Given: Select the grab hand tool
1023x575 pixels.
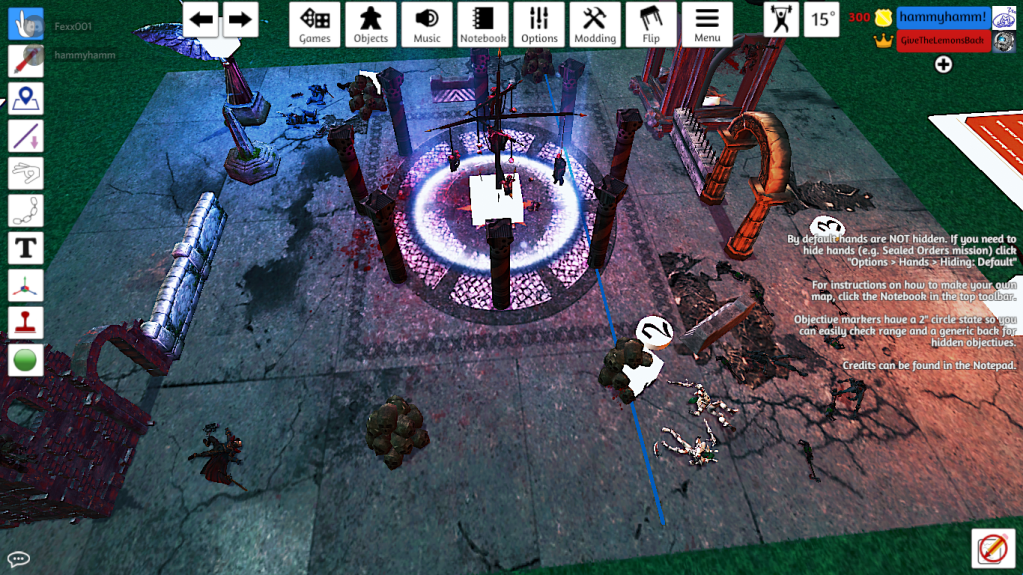Looking at the screenshot, I should pyautogui.click(x=25, y=23).
